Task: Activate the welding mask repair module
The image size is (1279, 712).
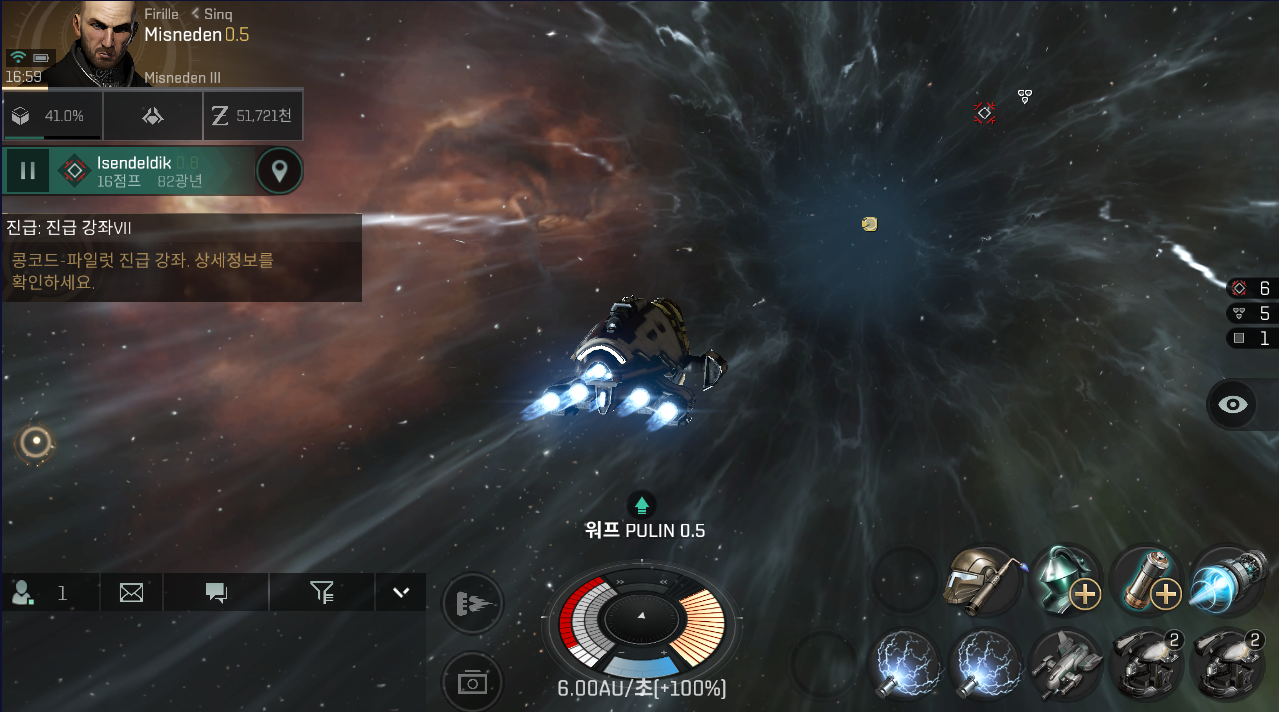Action: pos(982,581)
